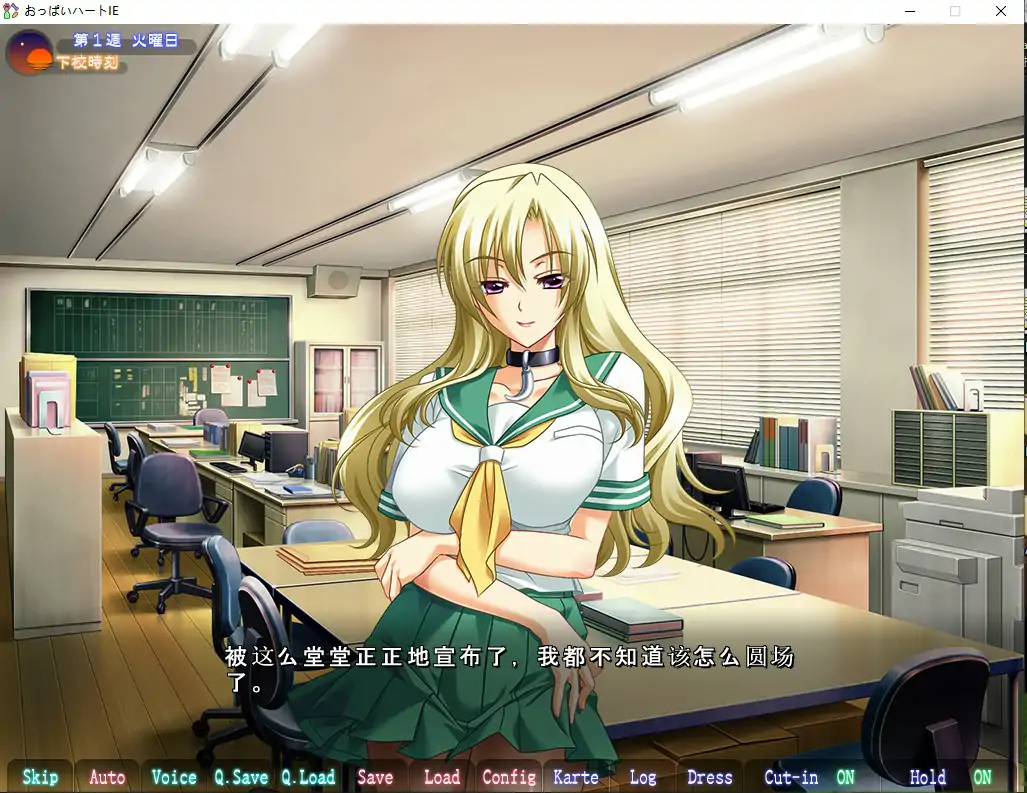
Task: Open the Load menu
Action: (442, 777)
